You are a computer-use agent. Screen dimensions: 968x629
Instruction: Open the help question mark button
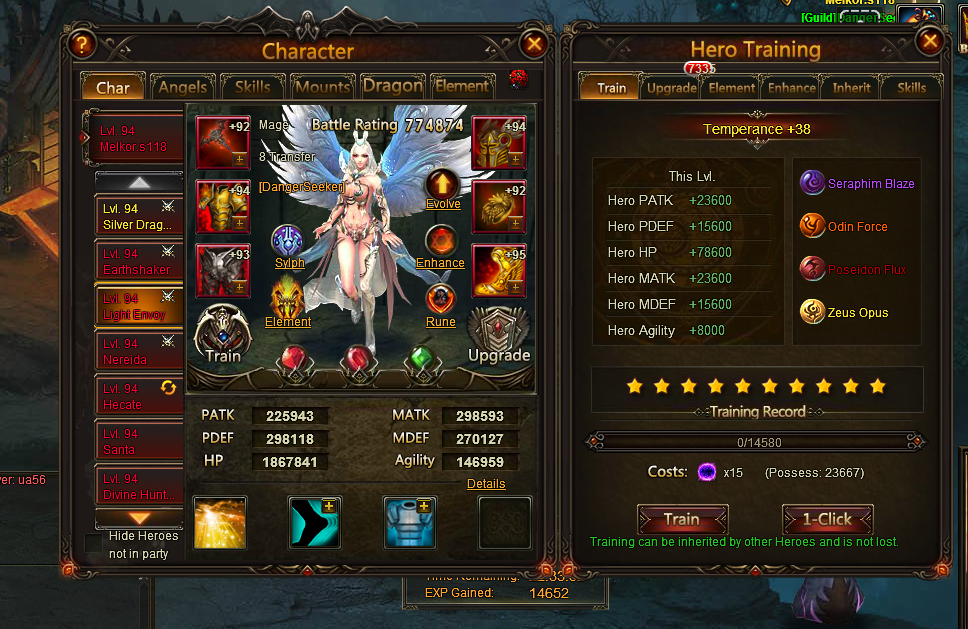click(x=81, y=44)
